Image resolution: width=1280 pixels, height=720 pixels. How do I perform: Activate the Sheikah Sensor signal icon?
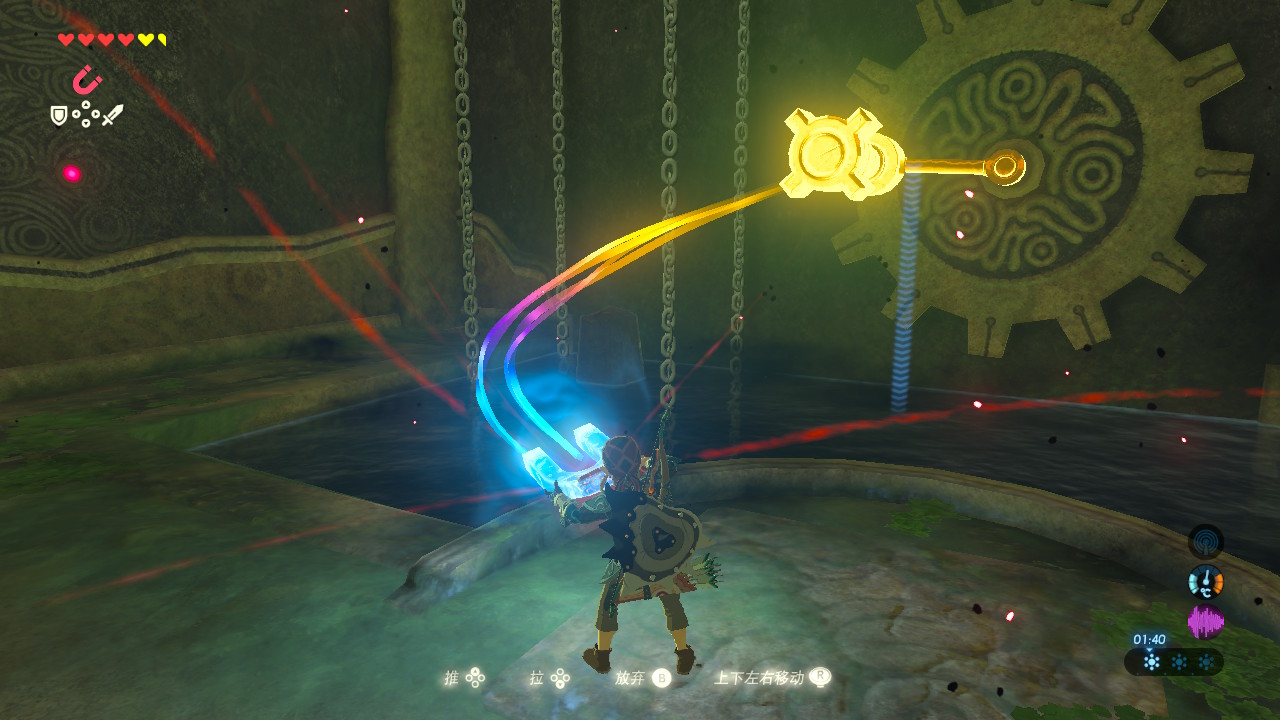[x=1205, y=542]
